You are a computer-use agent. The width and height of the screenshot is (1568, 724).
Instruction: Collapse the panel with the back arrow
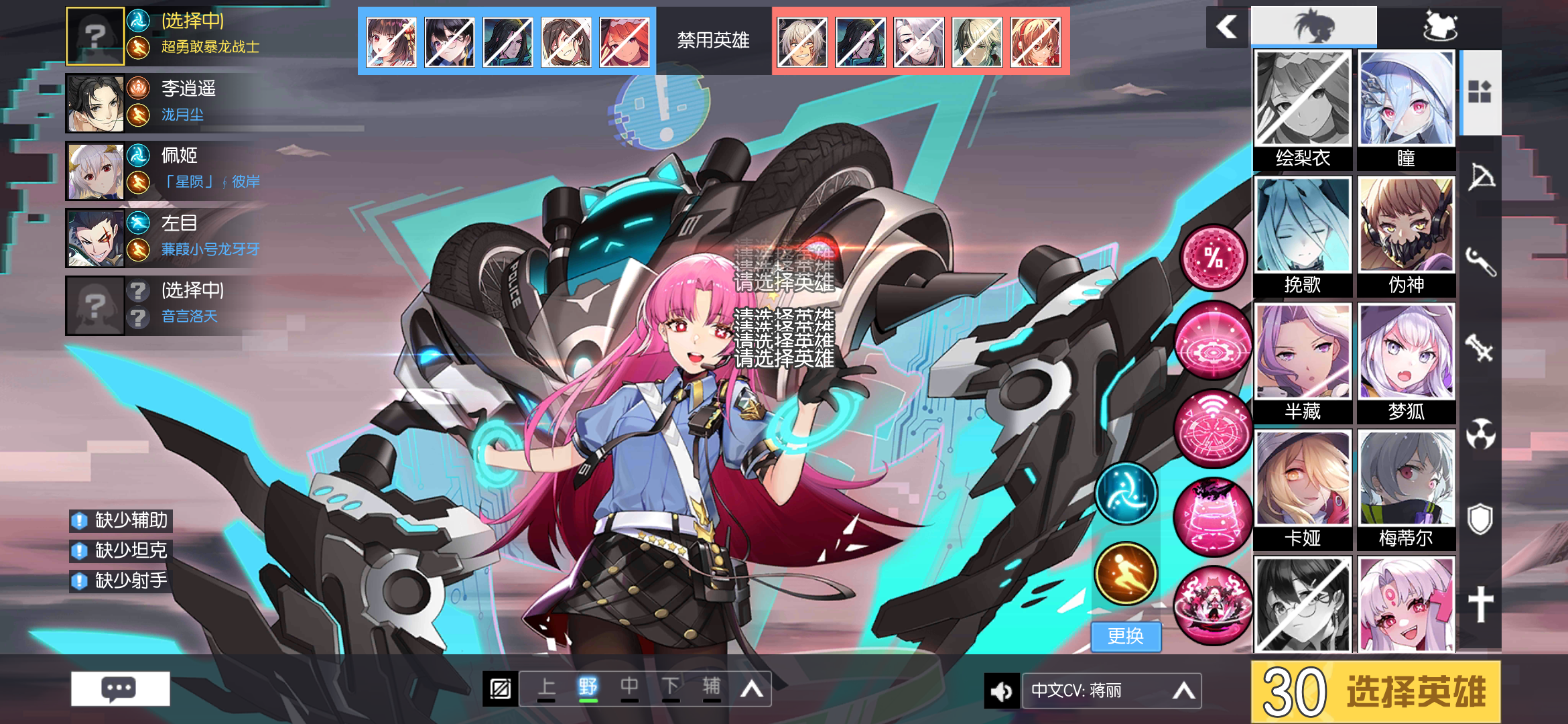click(x=1226, y=27)
